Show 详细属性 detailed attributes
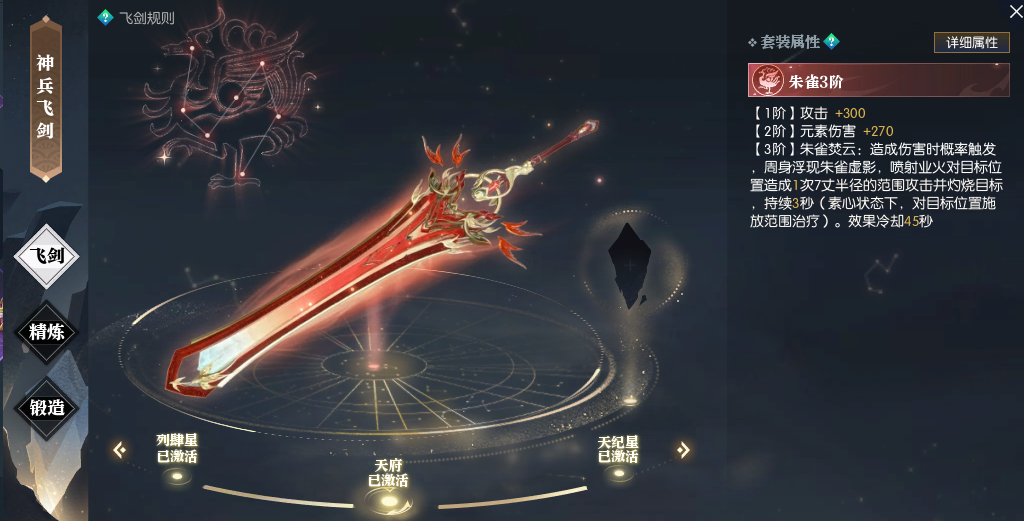 (971, 42)
